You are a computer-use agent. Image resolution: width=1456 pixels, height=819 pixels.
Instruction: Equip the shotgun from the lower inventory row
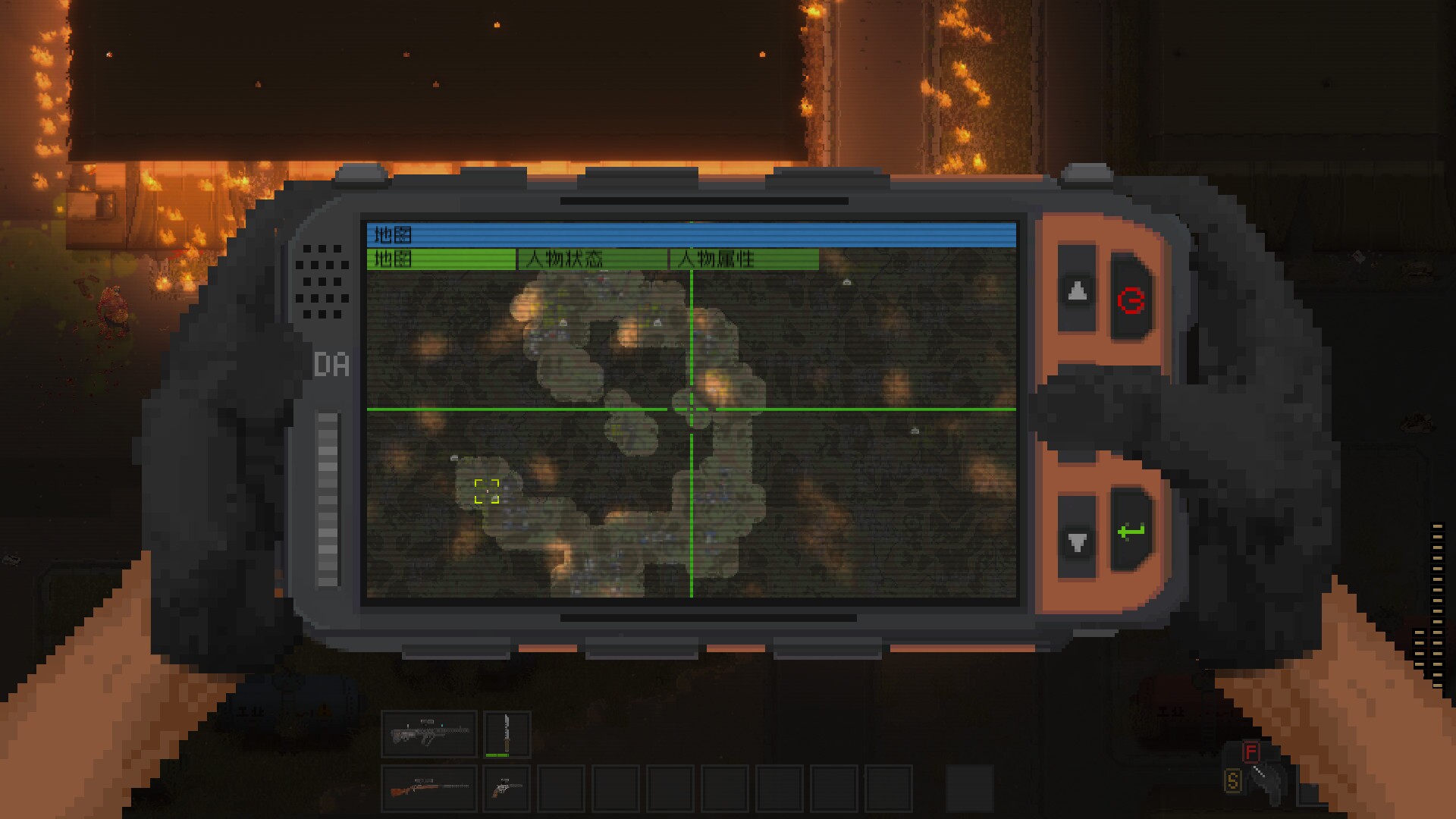pyautogui.click(x=429, y=789)
